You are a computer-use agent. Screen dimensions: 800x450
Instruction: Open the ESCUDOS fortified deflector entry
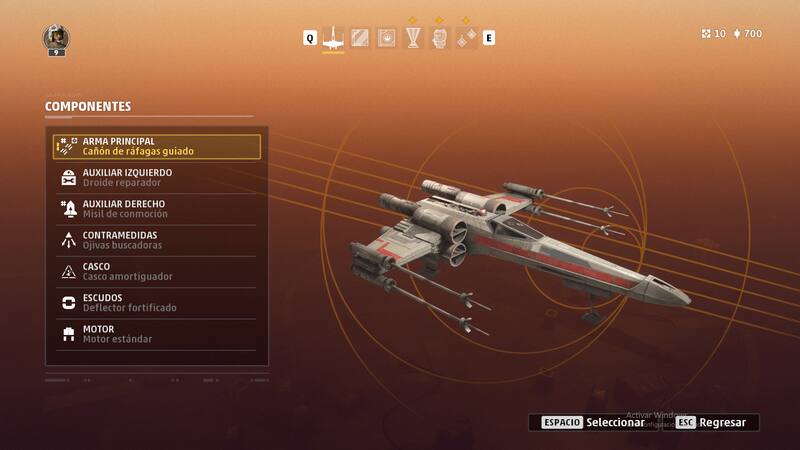click(x=157, y=302)
